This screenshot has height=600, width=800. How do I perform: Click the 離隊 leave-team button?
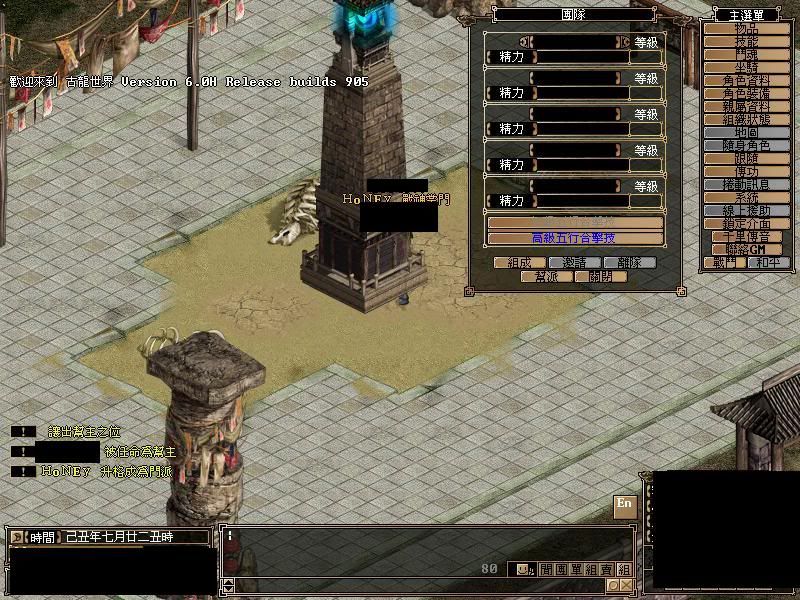click(630, 263)
